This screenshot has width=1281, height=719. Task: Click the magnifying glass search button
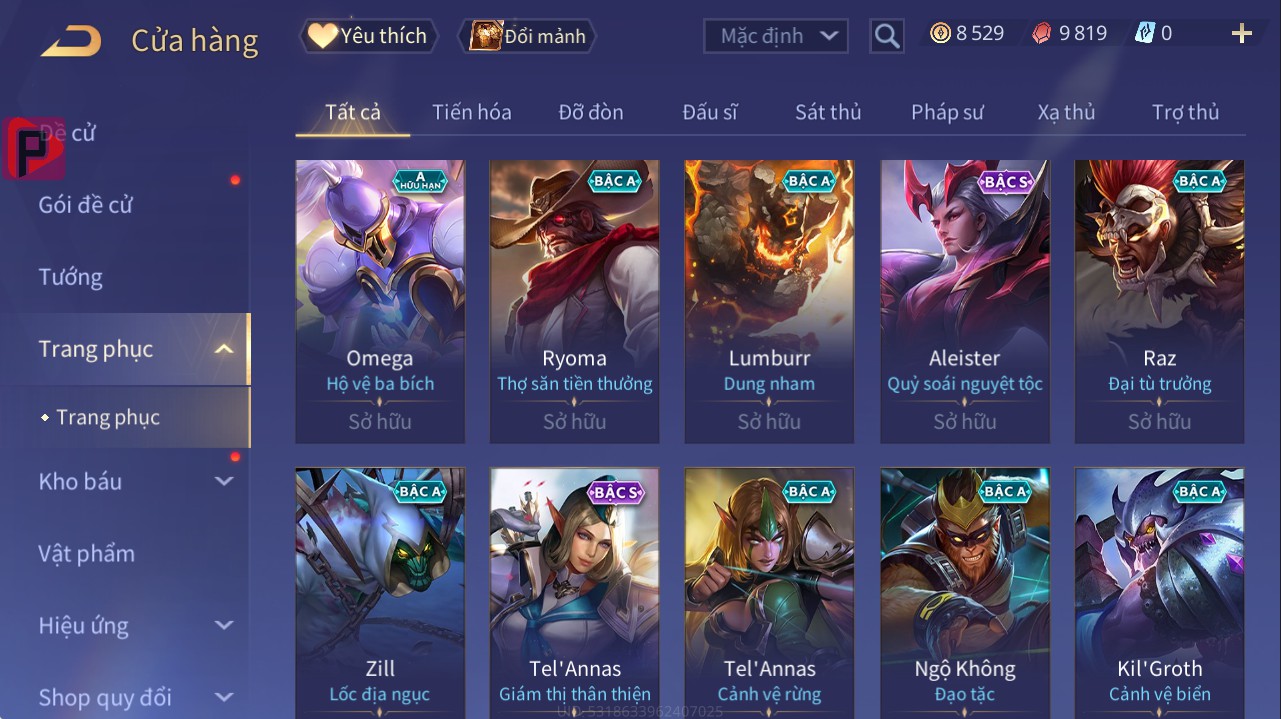click(x=886, y=36)
